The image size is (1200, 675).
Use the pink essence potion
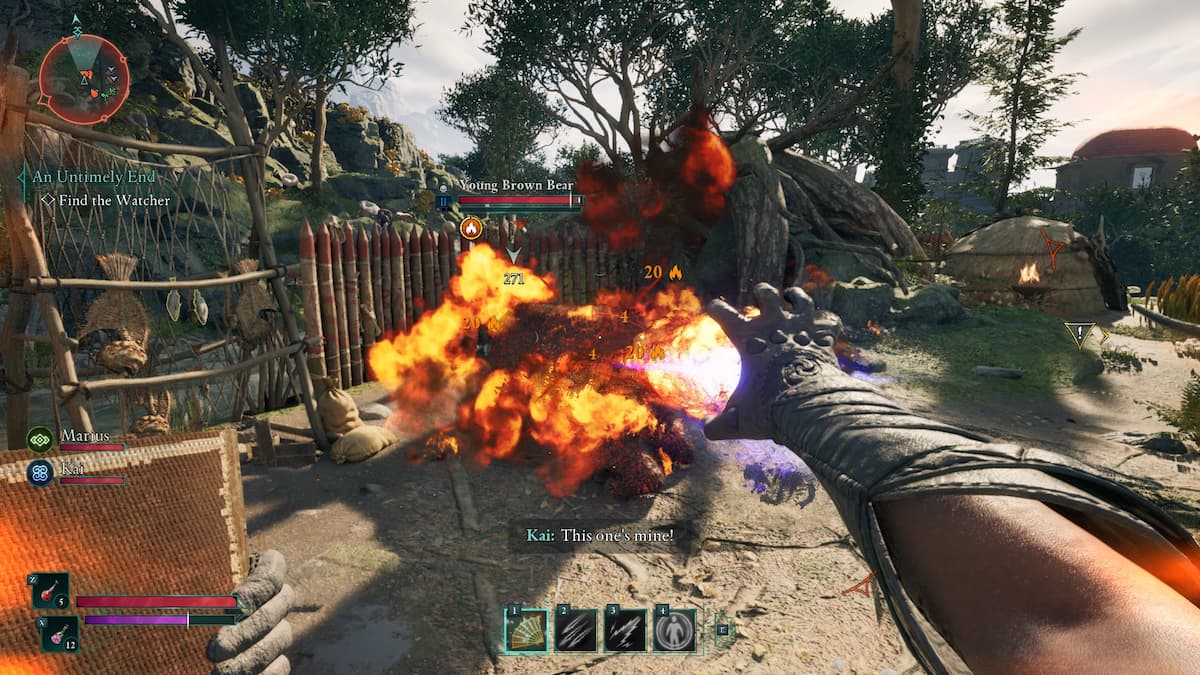pos(59,633)
